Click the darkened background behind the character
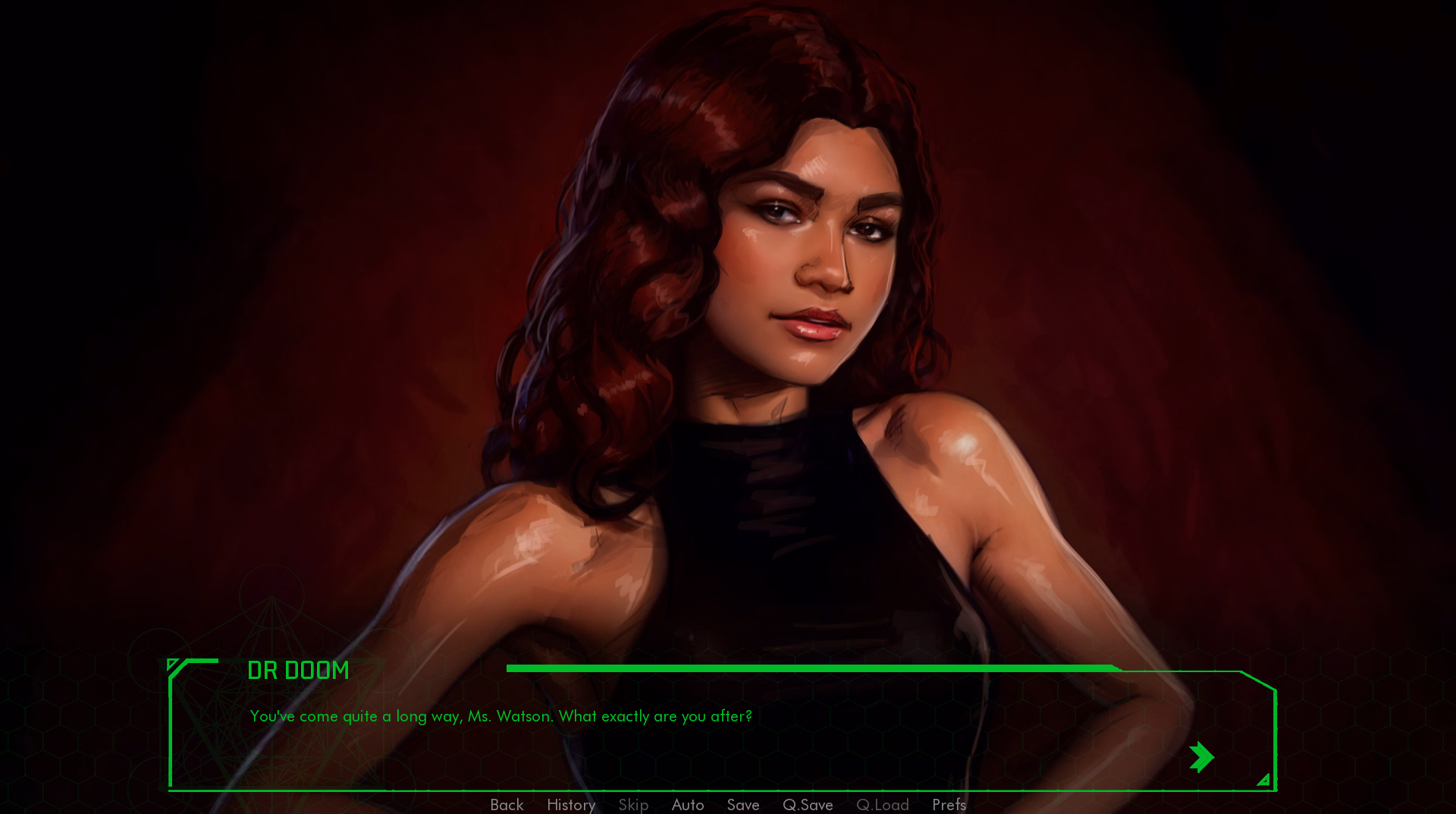This screenshot has height=814, width=1456. pos(227,228)
